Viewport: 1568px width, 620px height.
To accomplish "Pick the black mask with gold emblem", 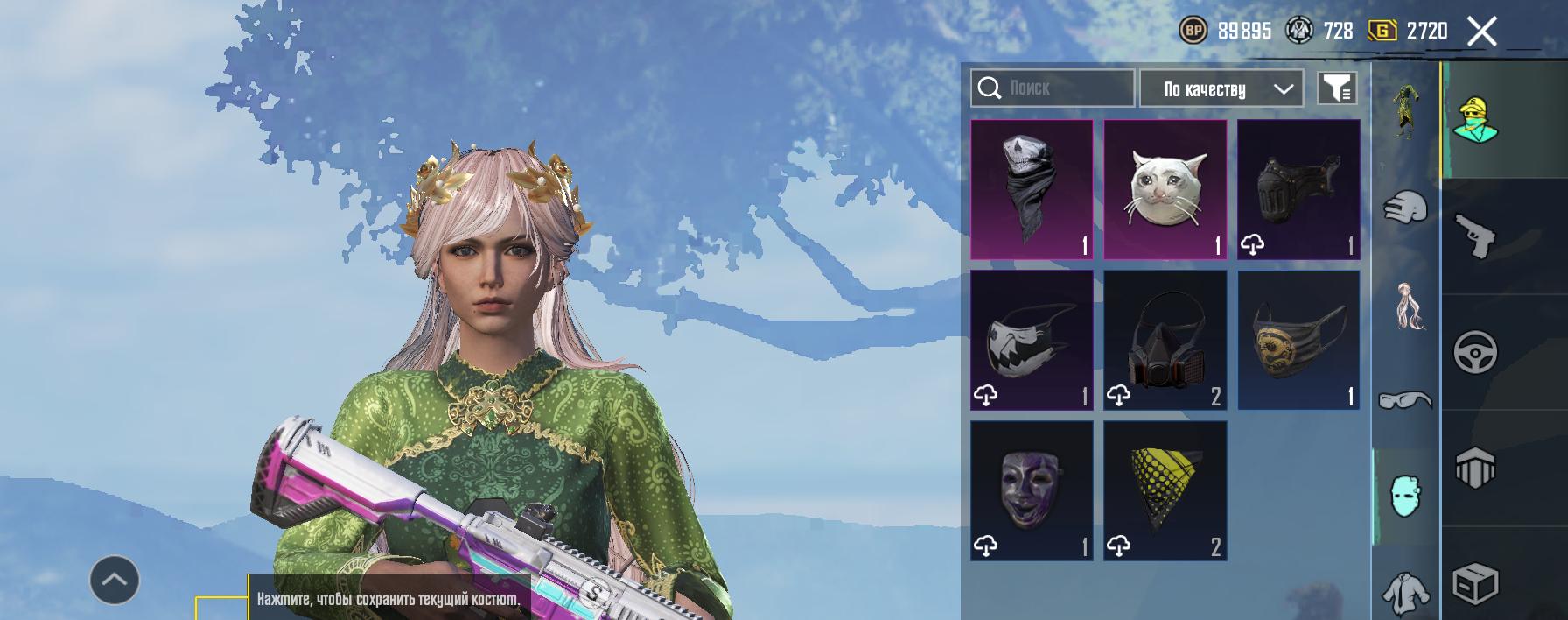I will [1298, 340].
